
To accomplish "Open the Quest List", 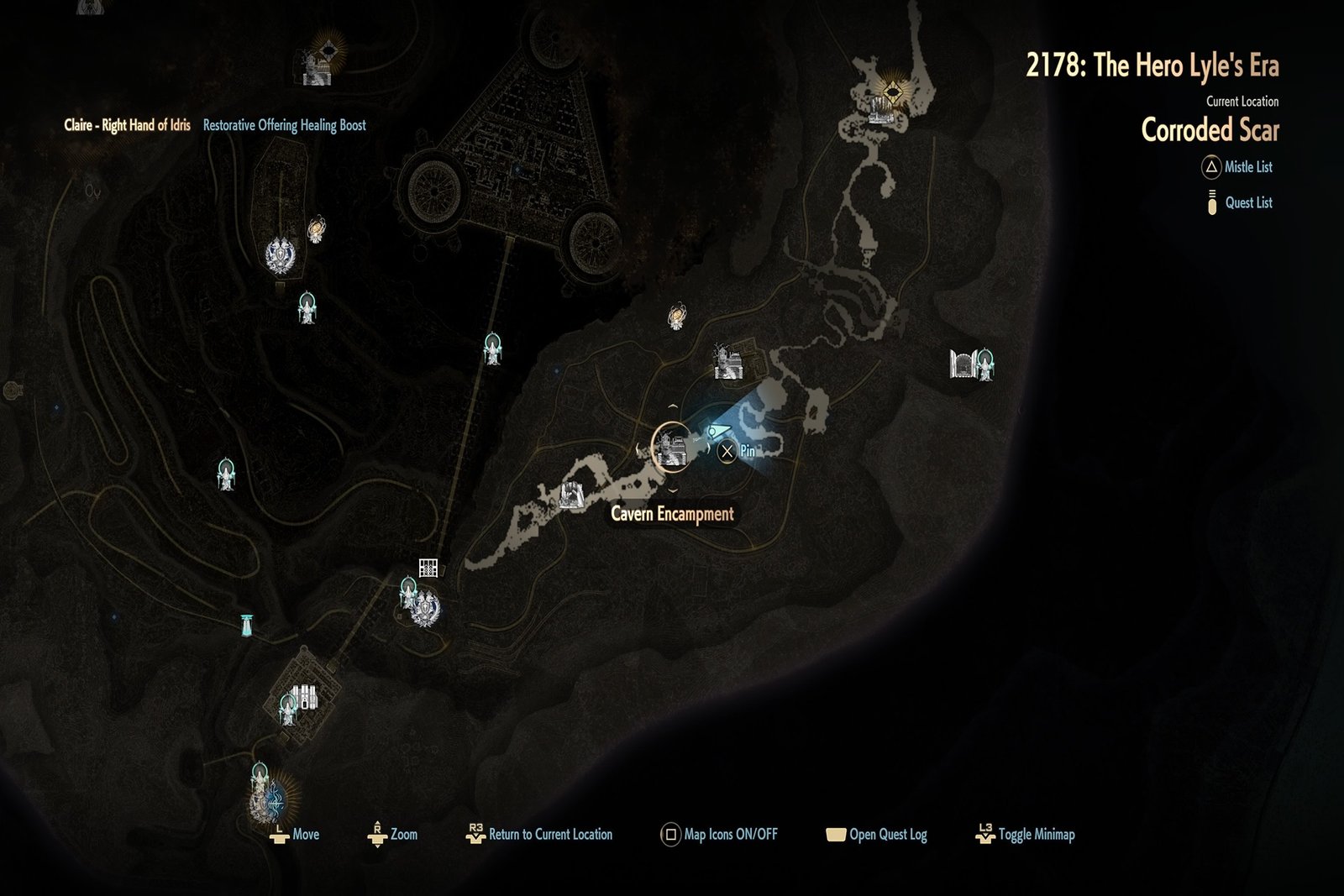I will click(1242, 202).
